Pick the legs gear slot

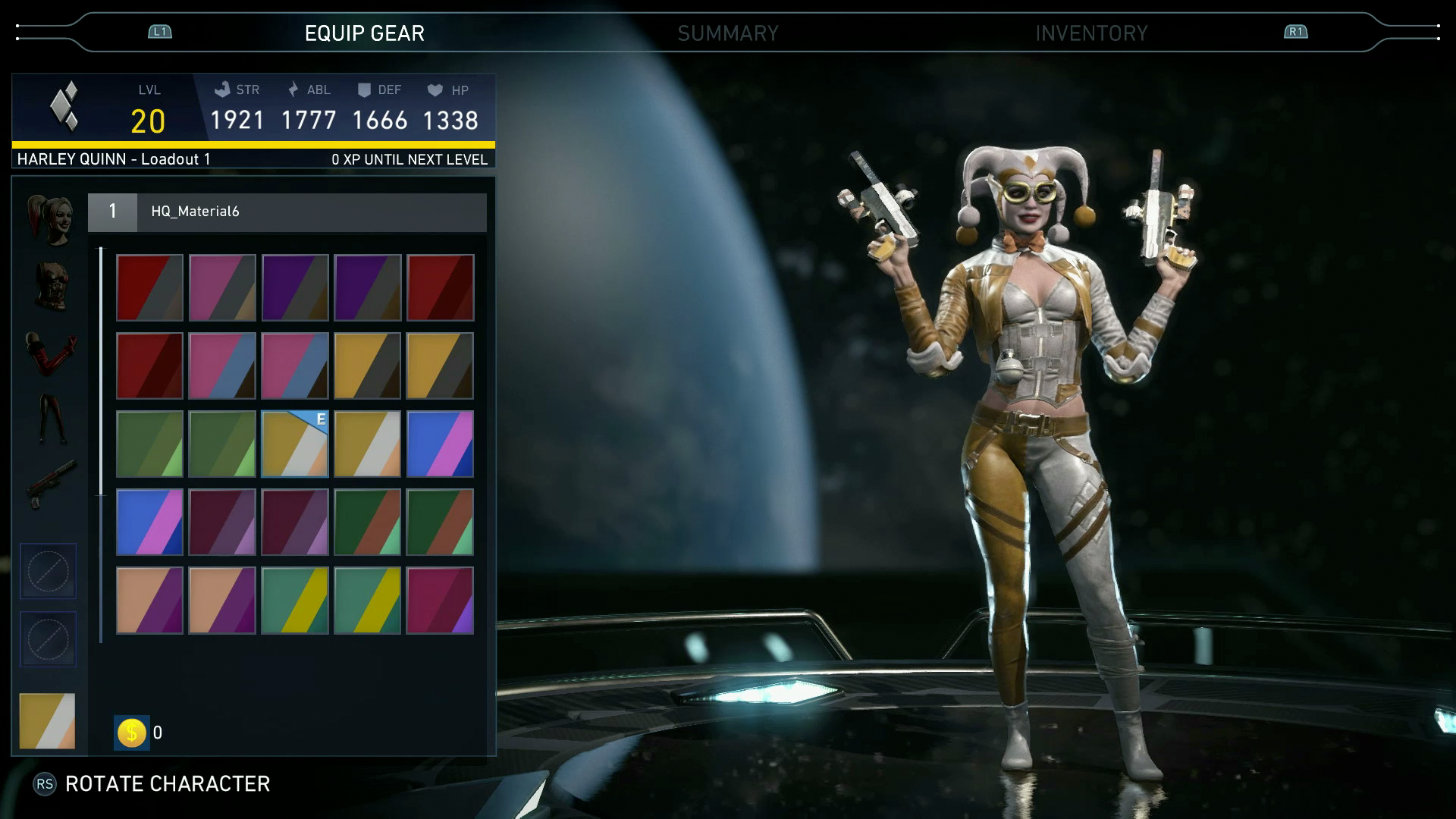click(50, 418)
